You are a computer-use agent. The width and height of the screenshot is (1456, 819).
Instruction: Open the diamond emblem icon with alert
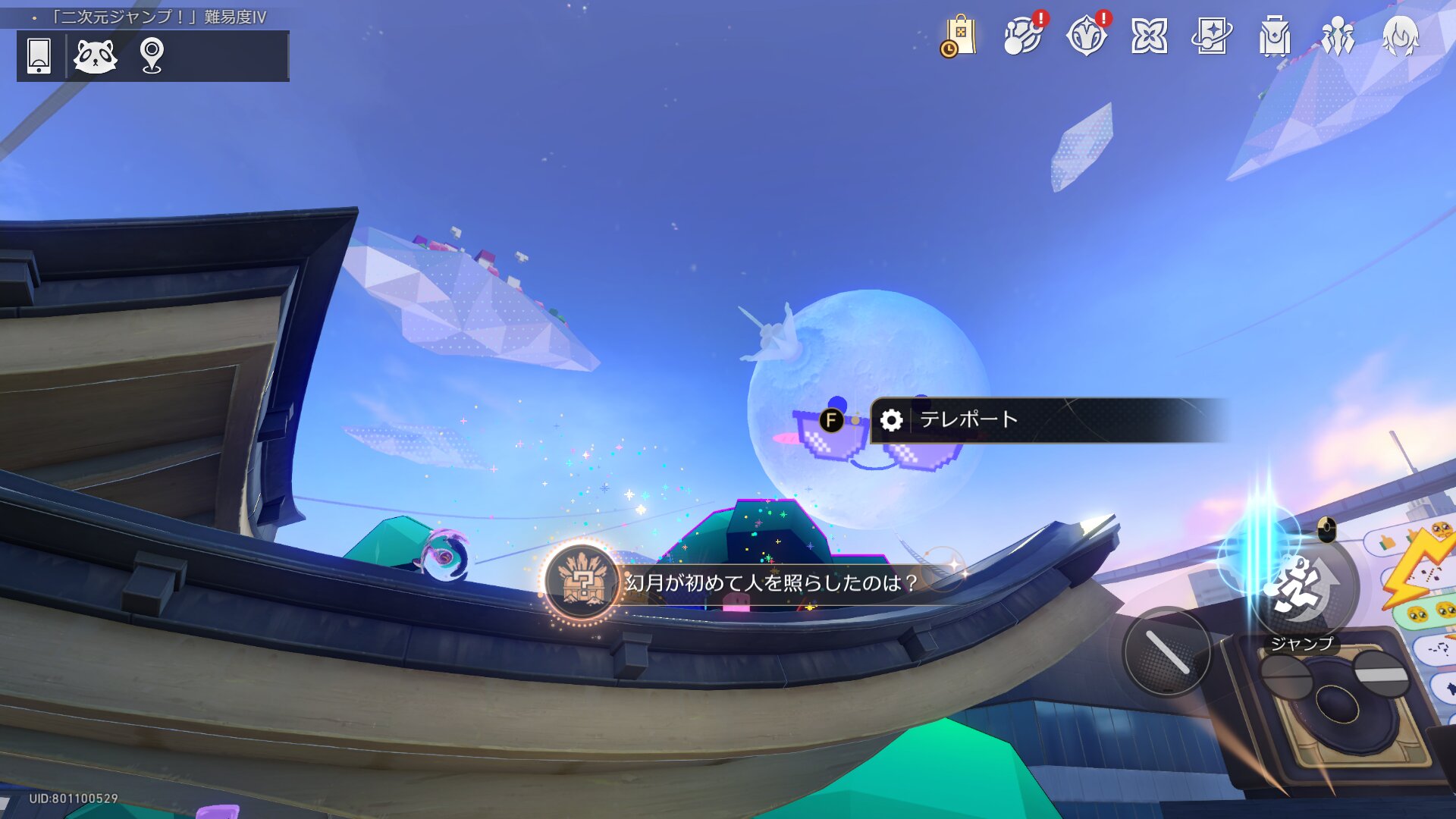[1086, 36]
